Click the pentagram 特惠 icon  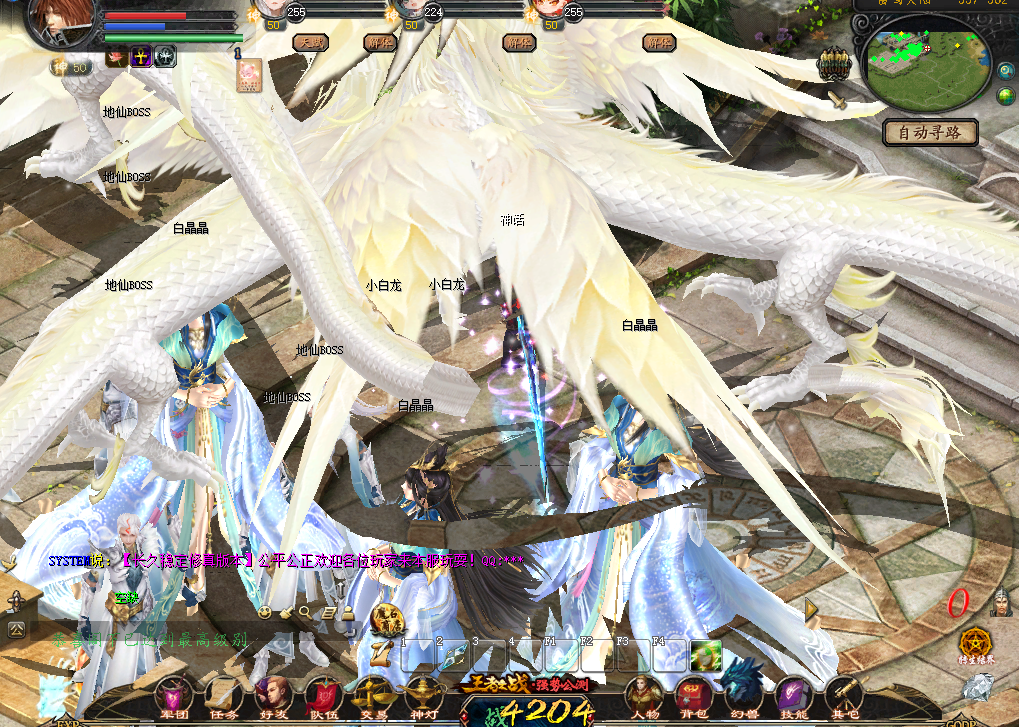975,643
